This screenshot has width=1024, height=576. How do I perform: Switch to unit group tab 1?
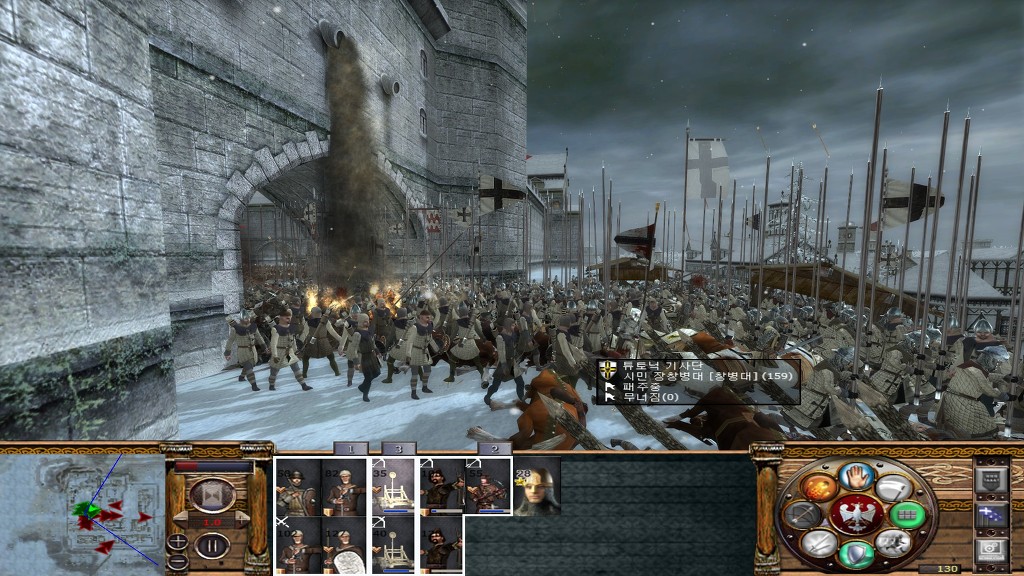(x=350, y=449)
